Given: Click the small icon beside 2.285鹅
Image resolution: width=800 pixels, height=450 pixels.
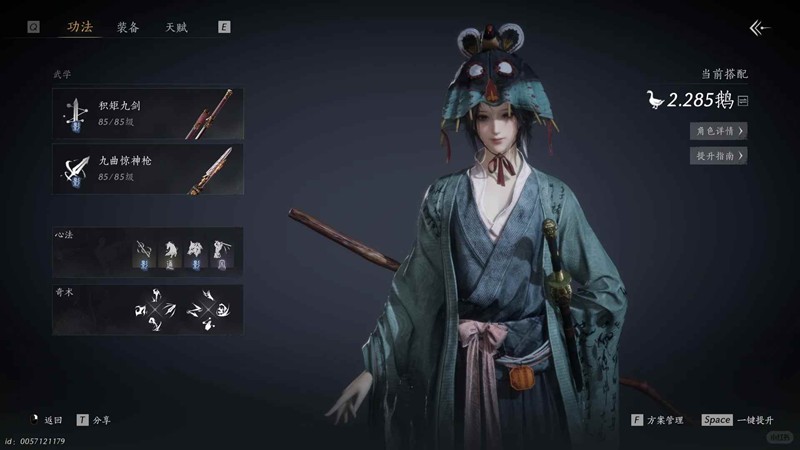Looking at the screenshot, I should tap(743, 100).
